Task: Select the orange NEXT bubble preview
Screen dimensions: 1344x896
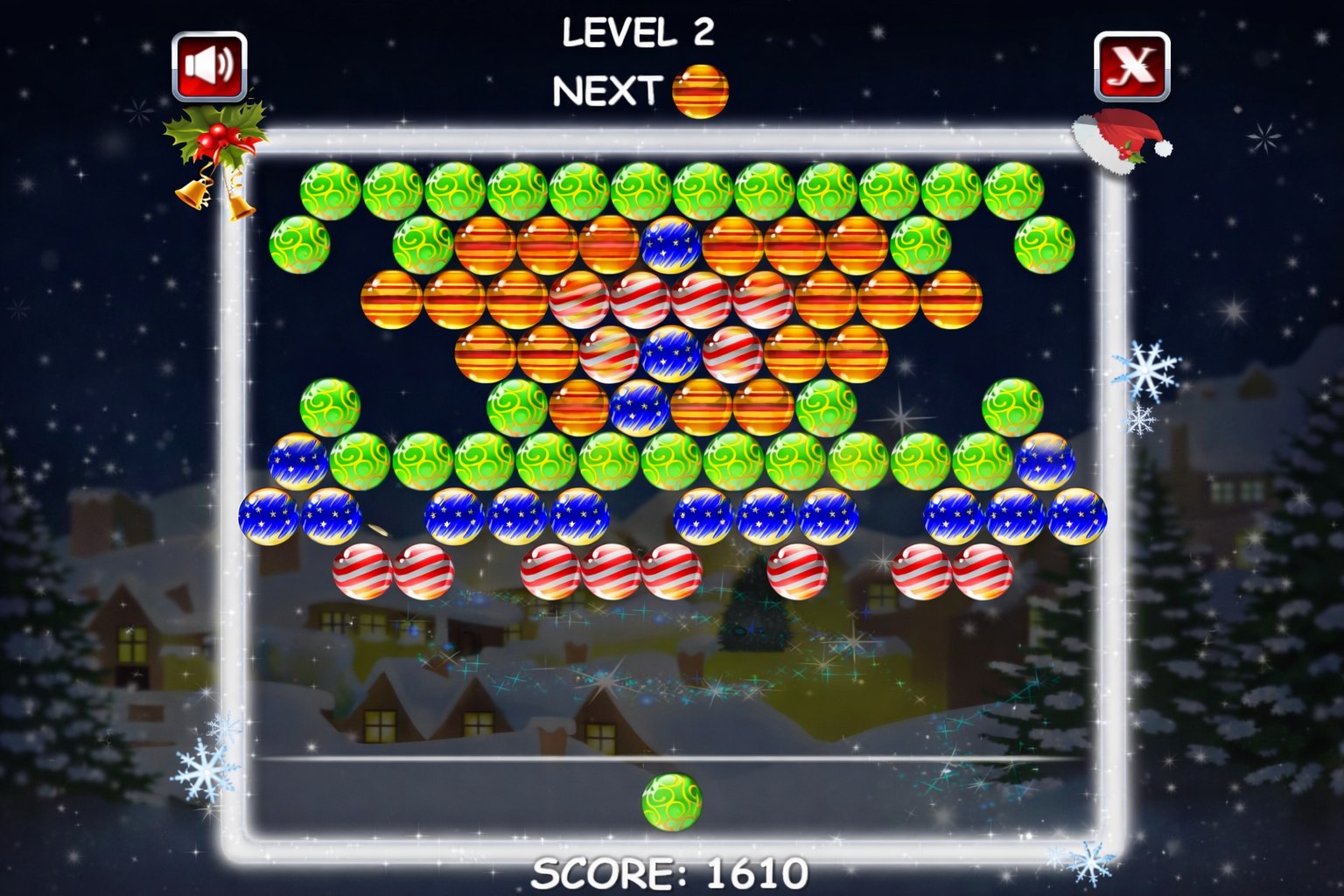Action: [700, 90]
